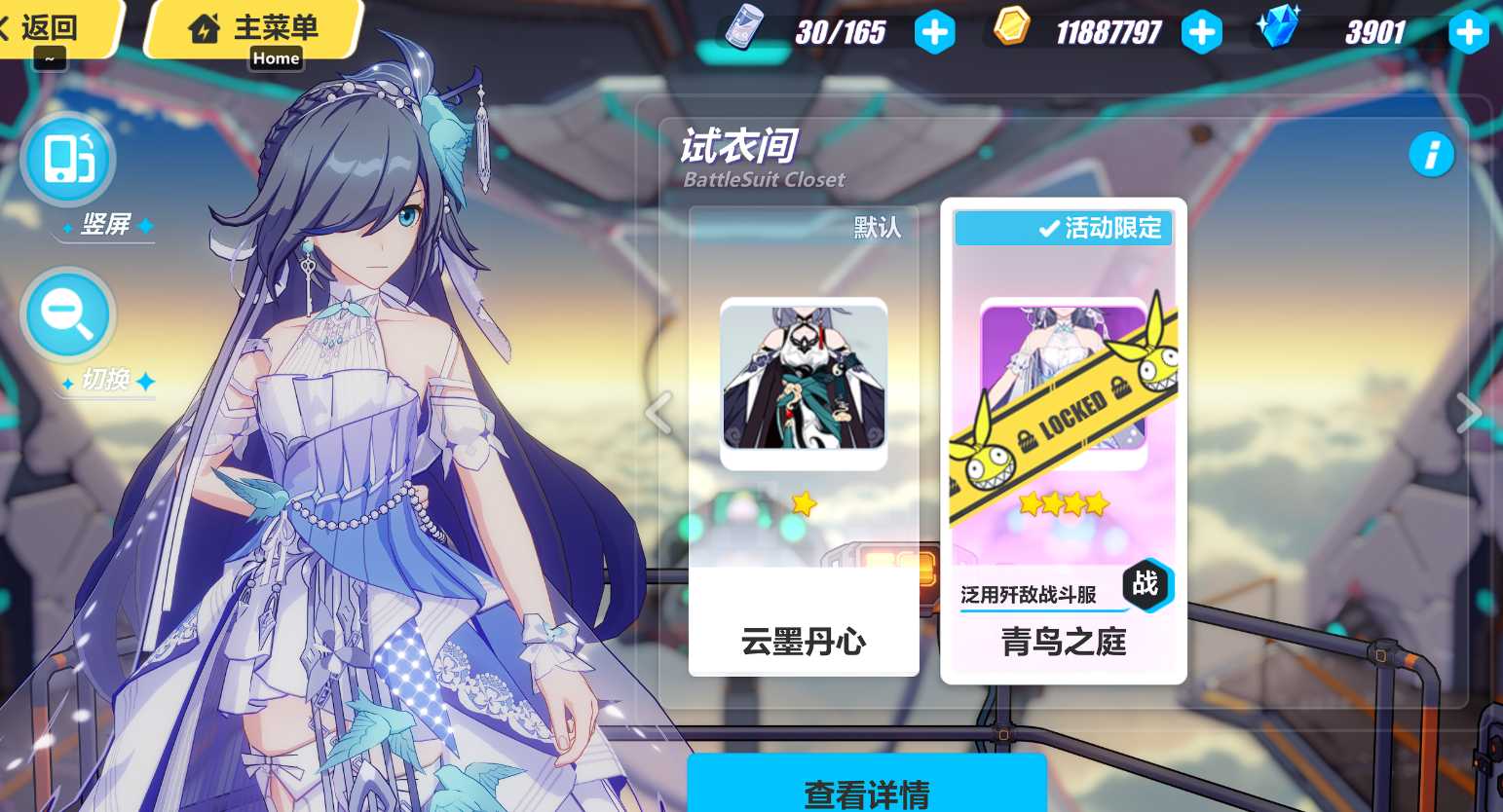1503x812 pixels.
Task: Click the 活动限定 event-limited checkmark banner
Action: (1064, 228)
